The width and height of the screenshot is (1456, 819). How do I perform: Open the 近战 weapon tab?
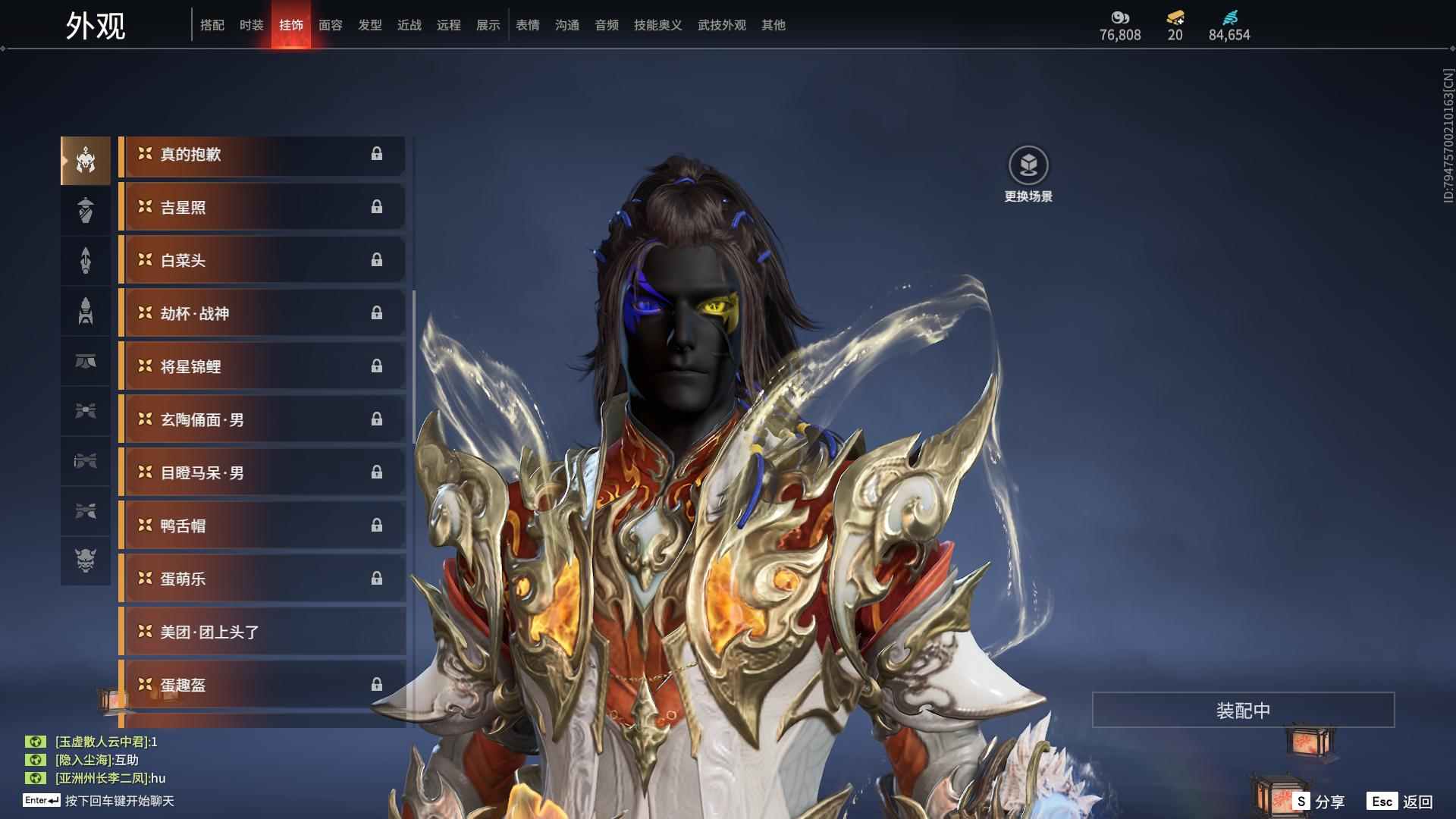tap(409, 25)
